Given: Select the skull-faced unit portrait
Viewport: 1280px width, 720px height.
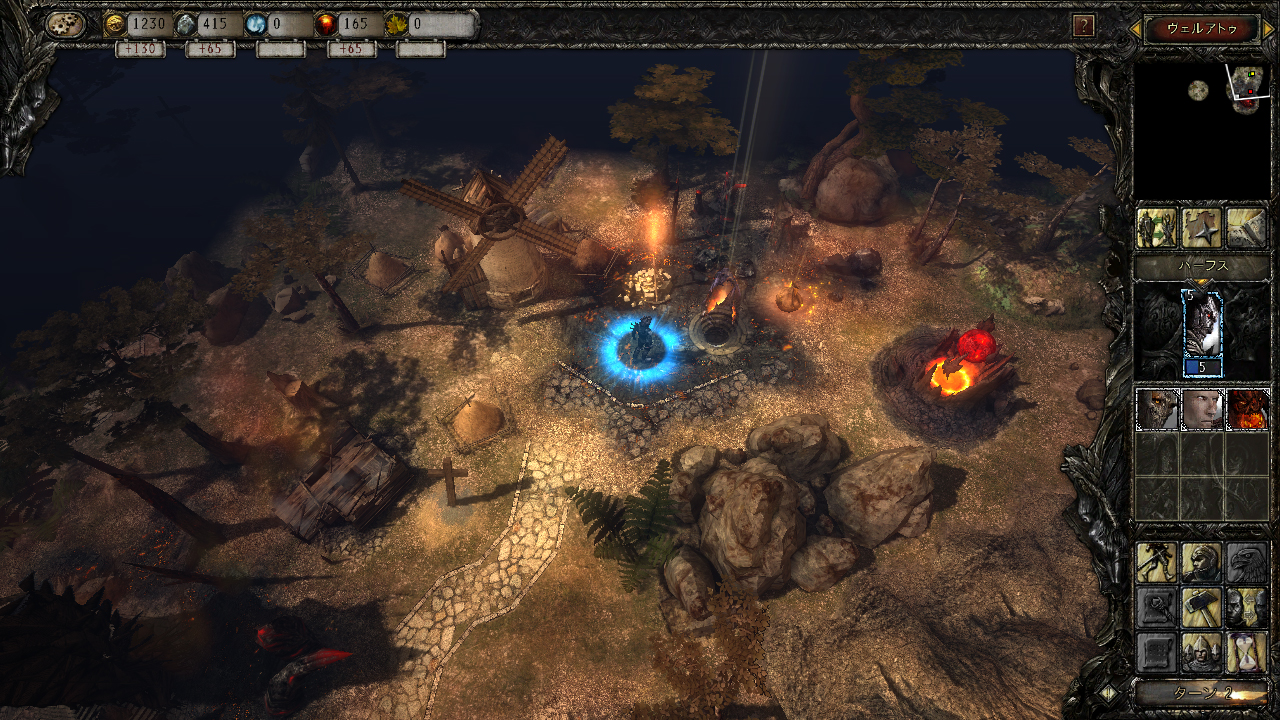Looking at the screenshot, I should coord(1157,410).
